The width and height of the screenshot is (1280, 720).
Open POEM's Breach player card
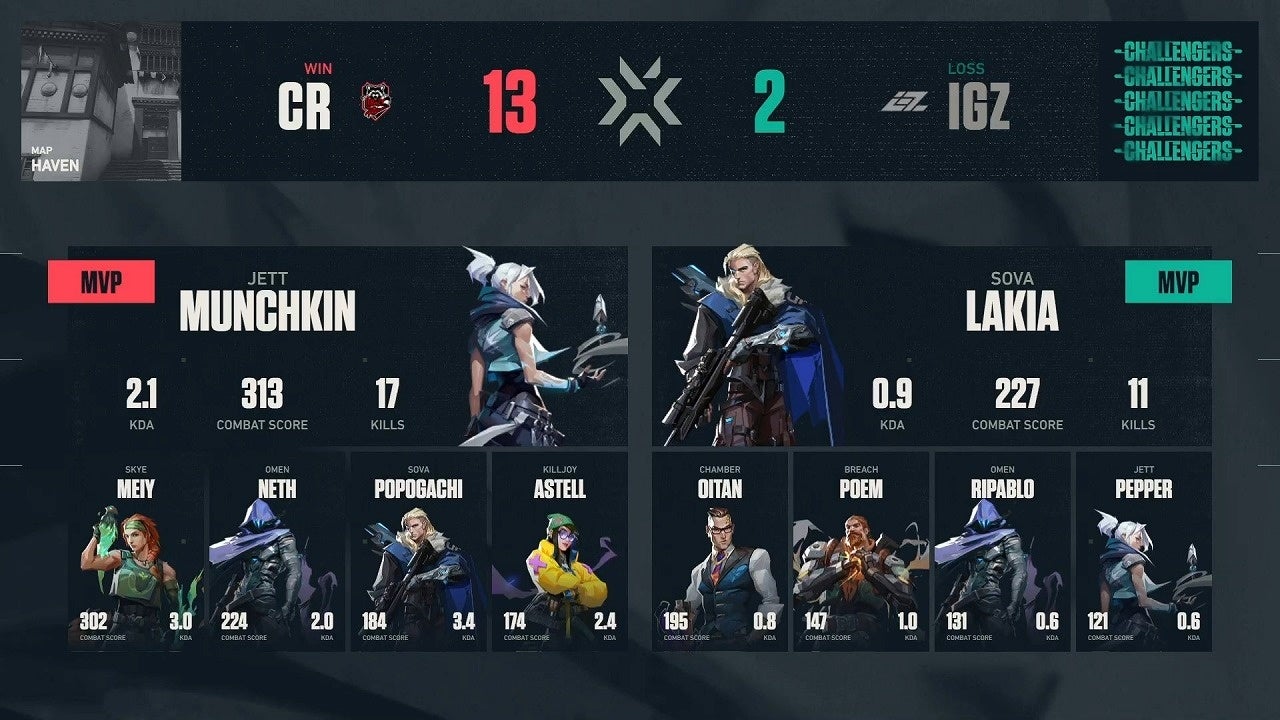[861, 552]
